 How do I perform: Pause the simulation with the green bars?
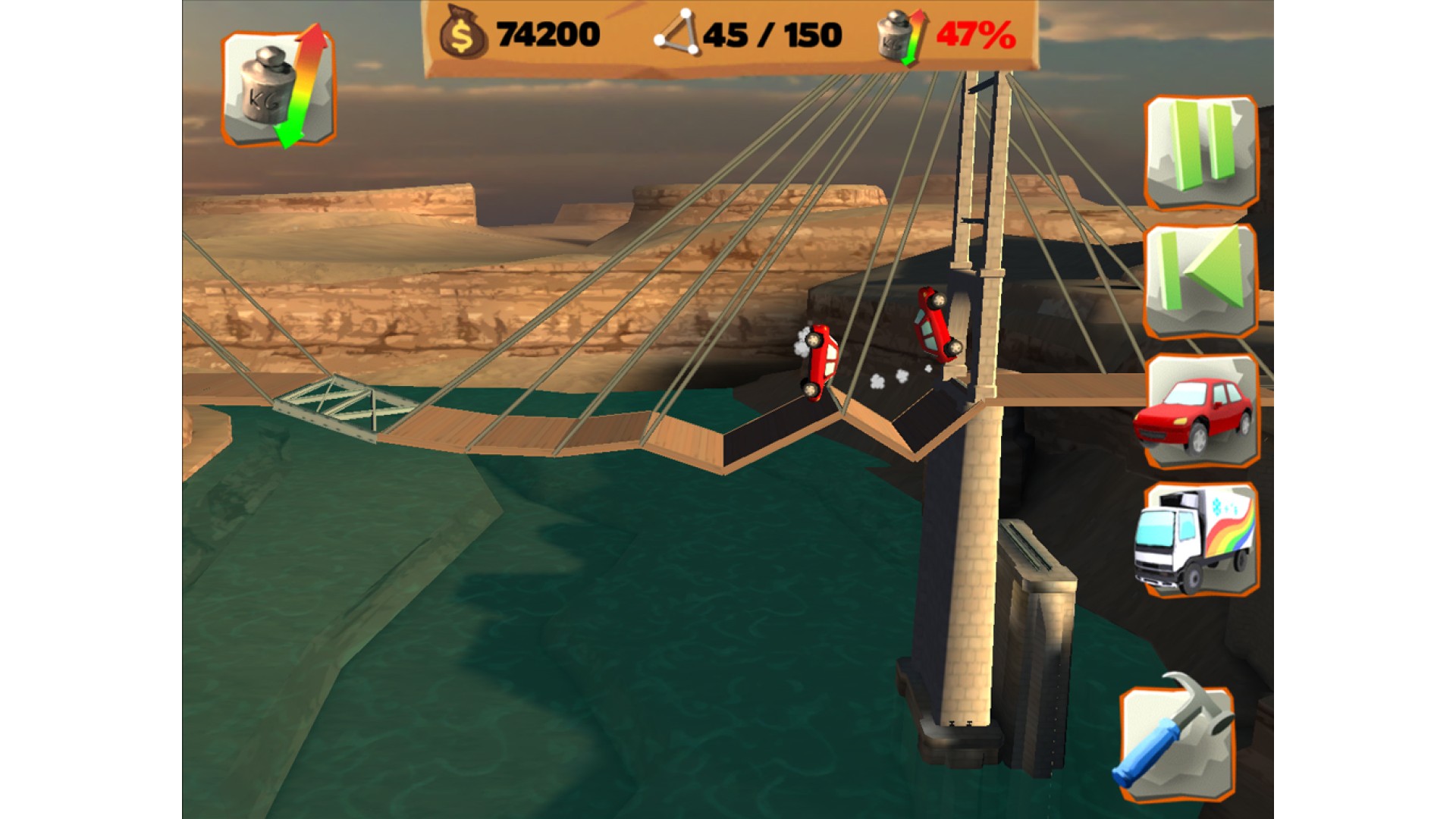pyautogui.click(x=1200, y=152)
